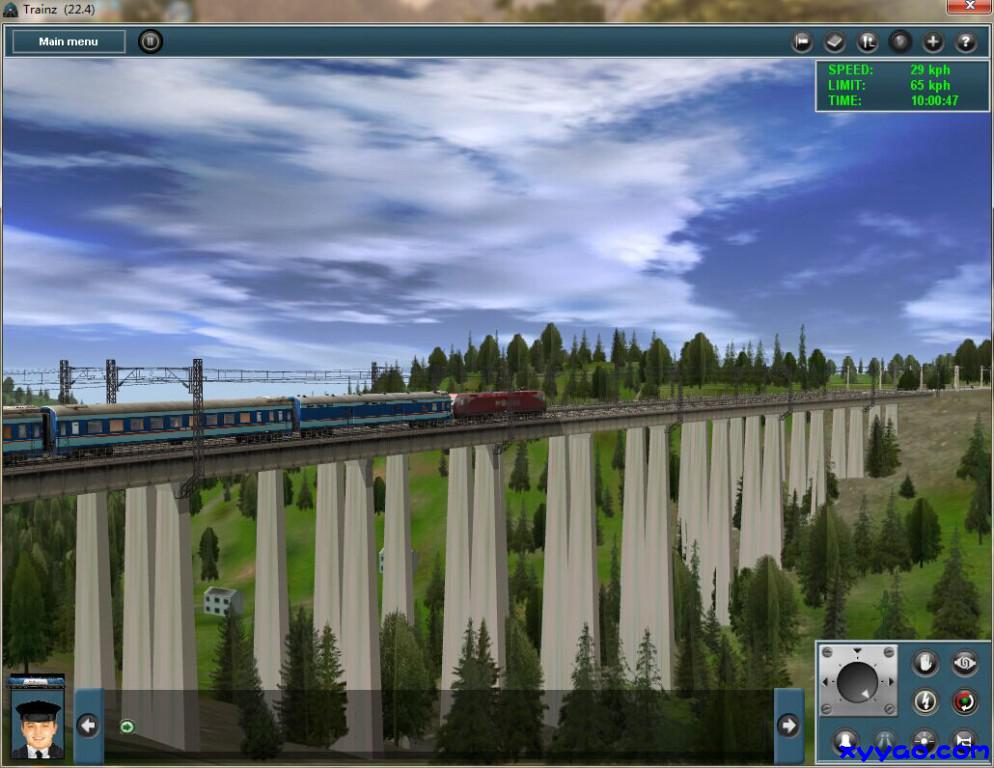
Task: Toggle the lightning bolt pantograph button
Action: (926, 701)
